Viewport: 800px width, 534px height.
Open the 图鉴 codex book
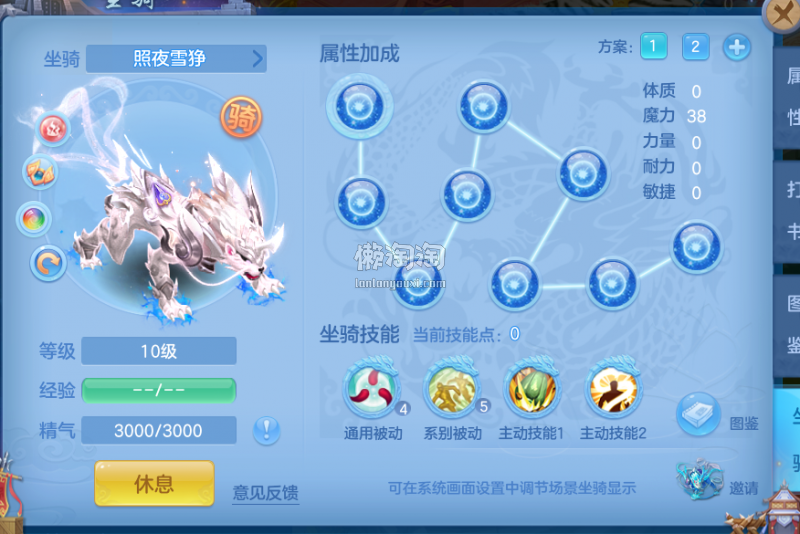tap(699, 414)
